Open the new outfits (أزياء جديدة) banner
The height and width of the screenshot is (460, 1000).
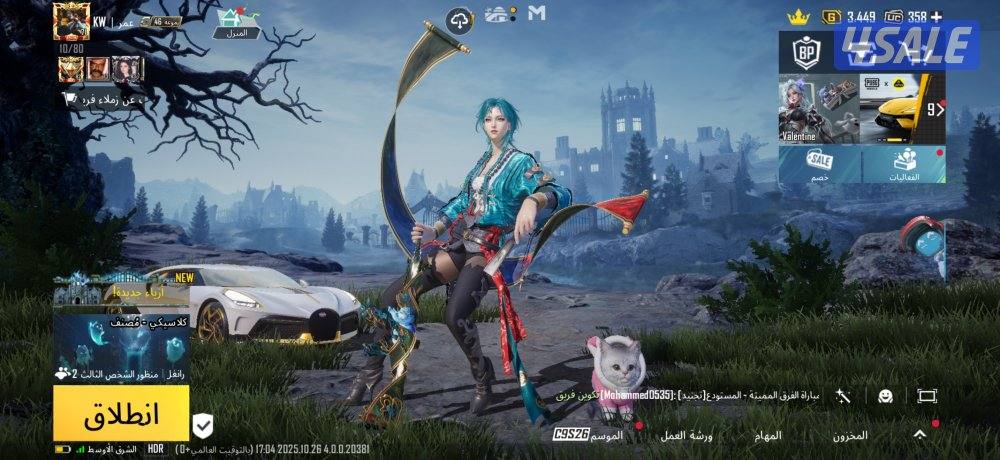pos(121,289)
